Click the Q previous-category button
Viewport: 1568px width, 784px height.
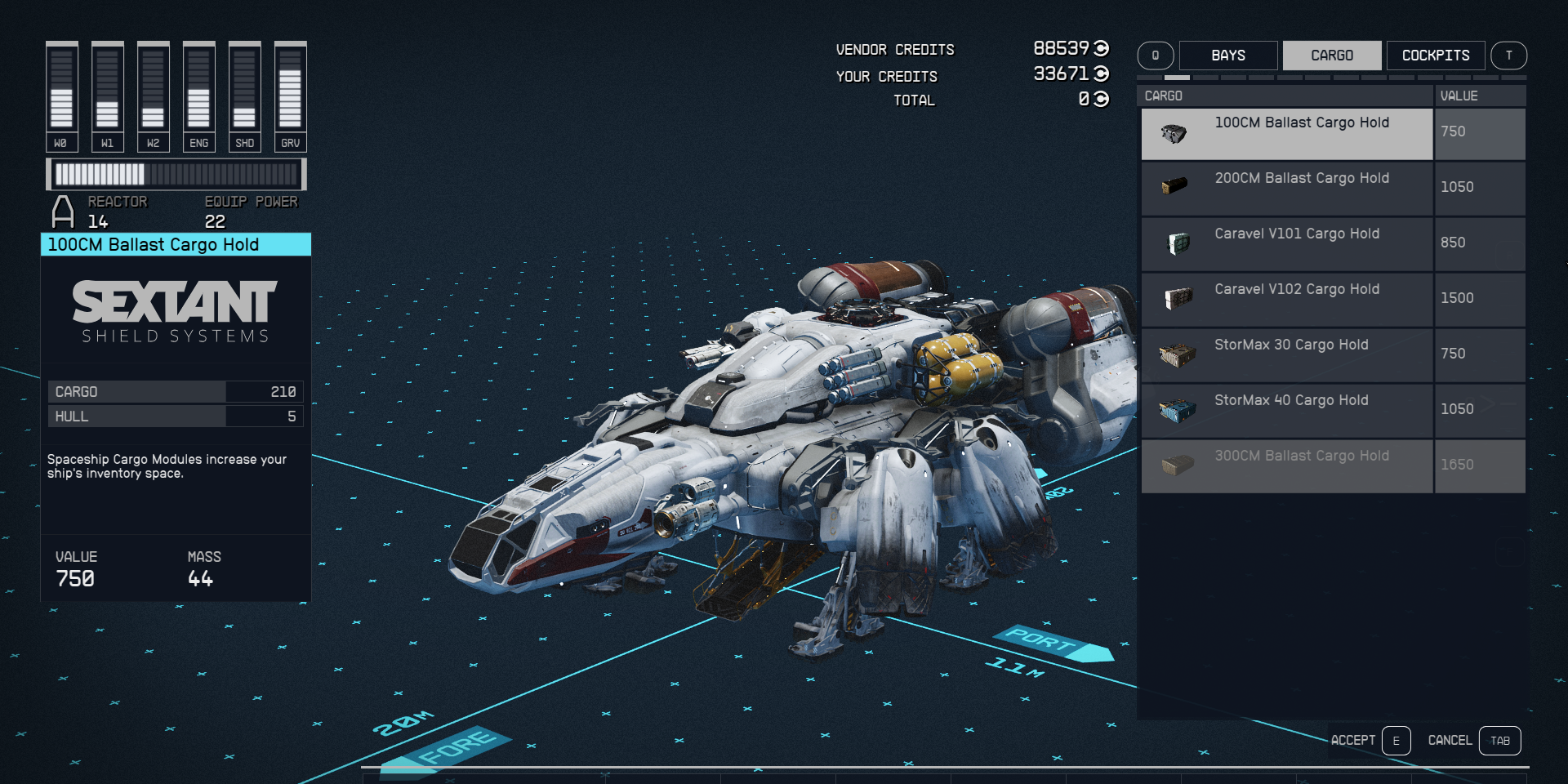pyautogui.click(x=1156, y=56)
